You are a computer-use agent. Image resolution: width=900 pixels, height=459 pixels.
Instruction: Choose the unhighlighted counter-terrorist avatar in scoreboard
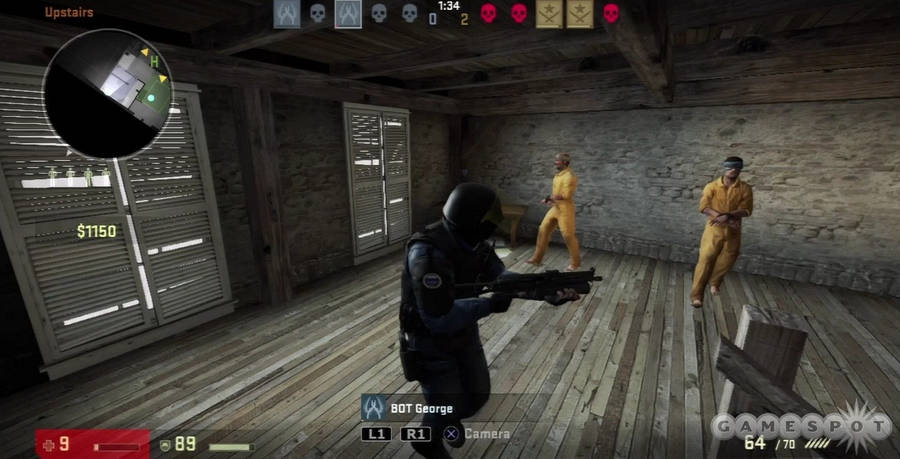[x=286, y=13]
